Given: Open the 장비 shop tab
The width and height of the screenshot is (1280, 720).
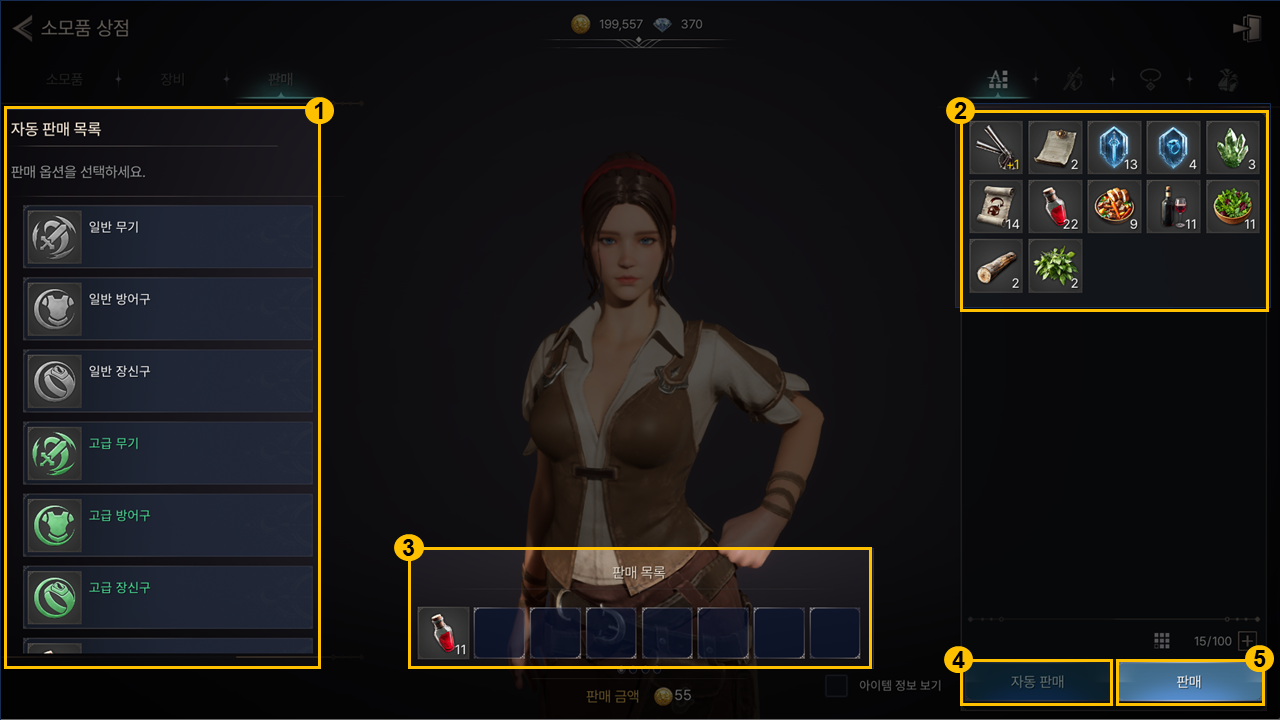Looking at the screenshot, I should click(x=172, y=78).
